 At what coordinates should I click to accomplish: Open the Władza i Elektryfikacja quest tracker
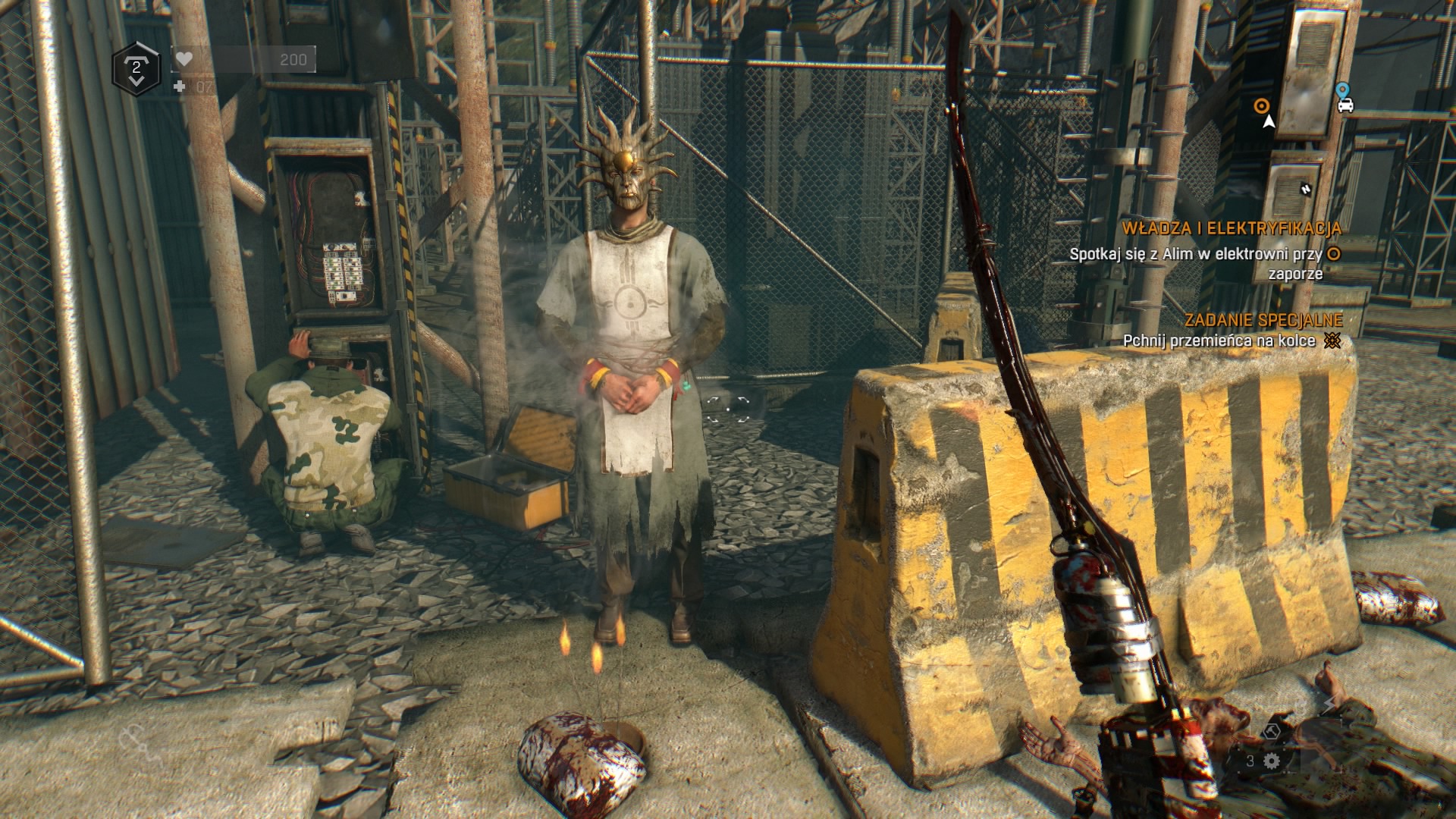(x=1231, y=228)
